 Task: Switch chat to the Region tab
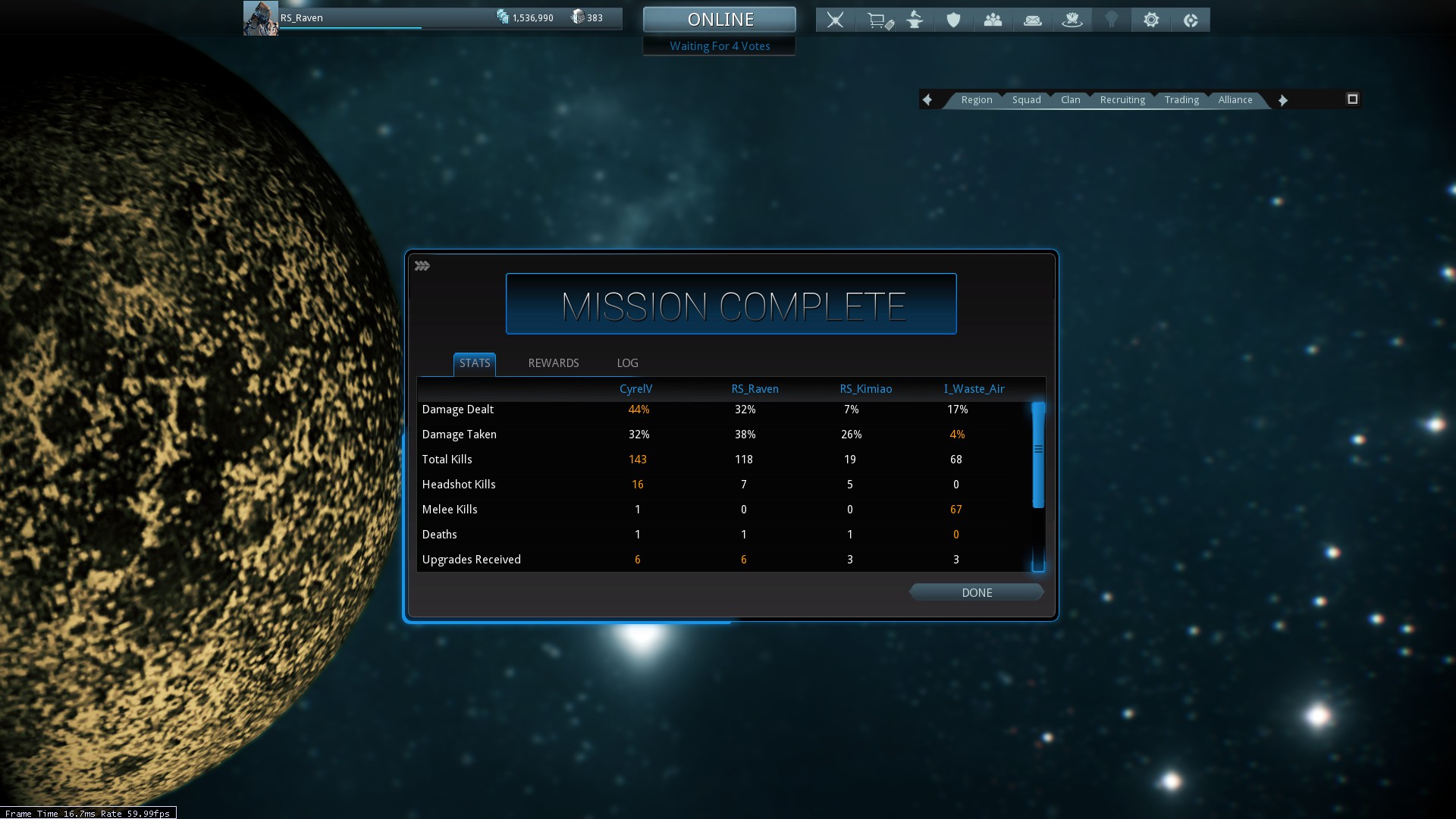tap(976, 100)
